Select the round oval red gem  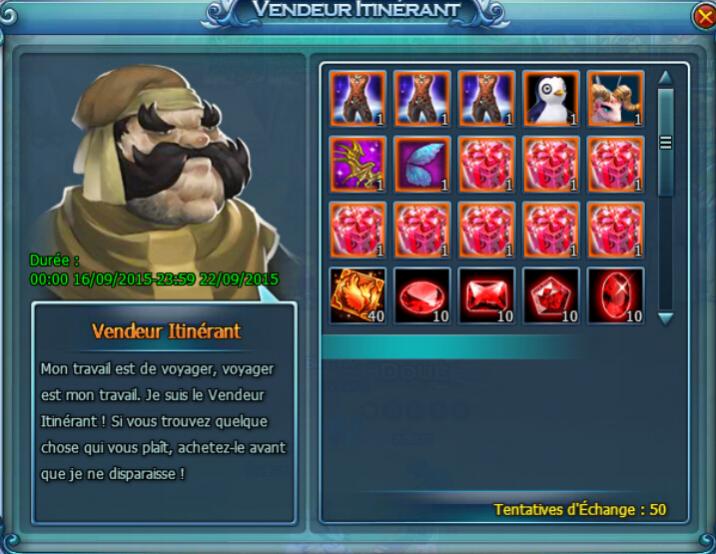422,295
